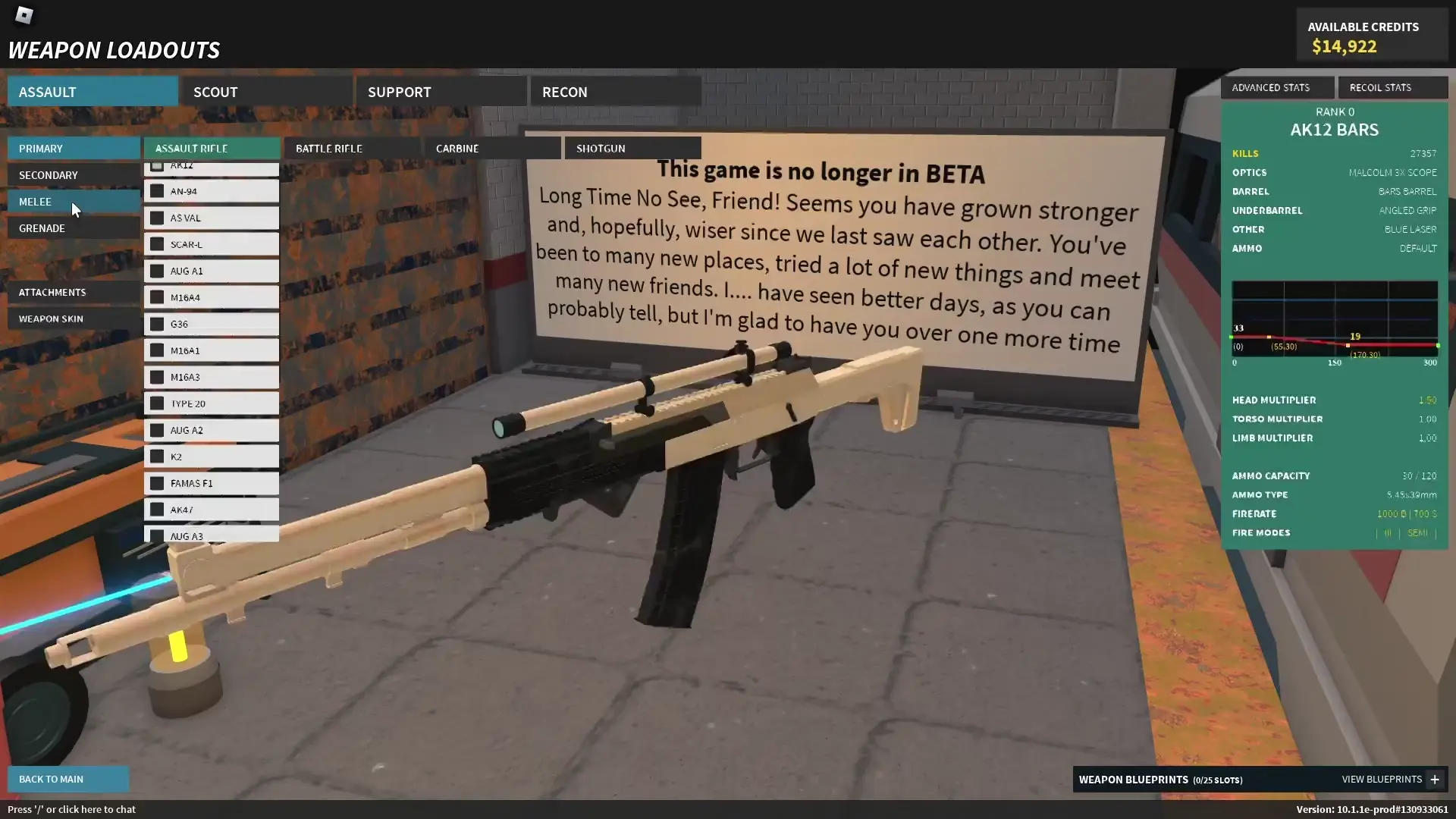This screenshot has height=819, width=1456.
Task: Open the Melee weapon category
Action: (x=74, y=202)
